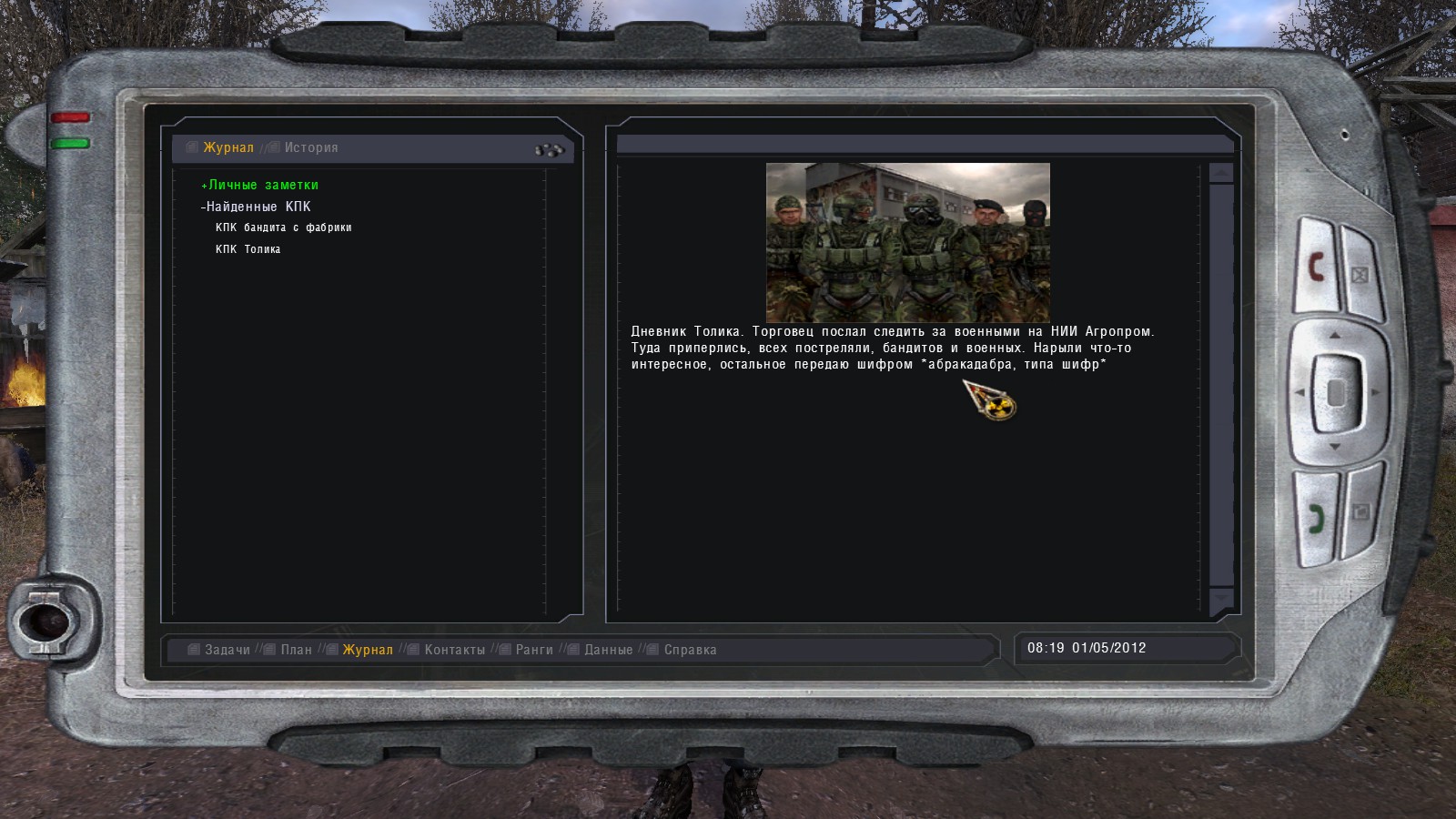
Task: Click the soldiers photo in the diary entry
Action: click(908, 238)
